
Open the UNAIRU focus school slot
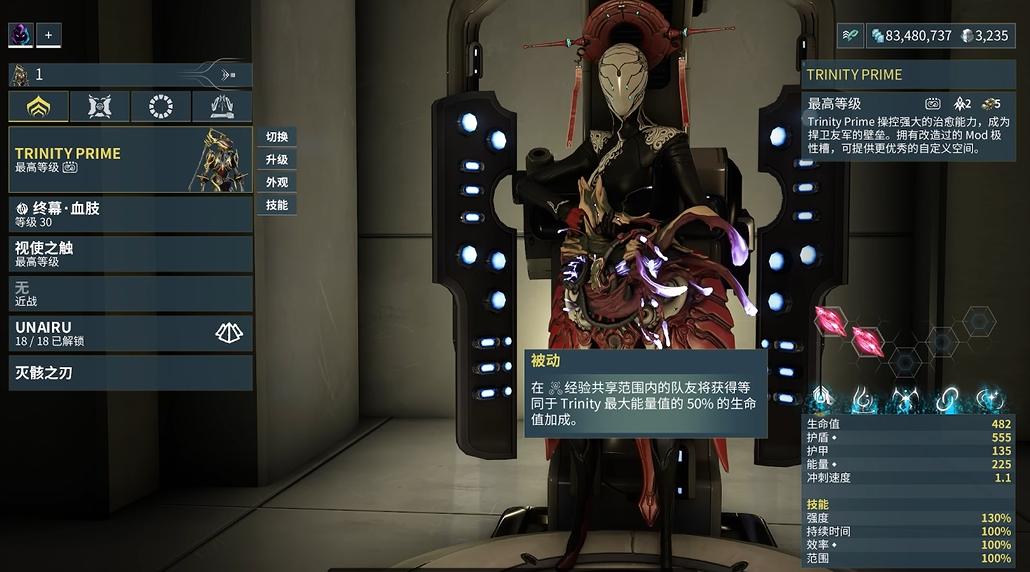coord(130,333)
